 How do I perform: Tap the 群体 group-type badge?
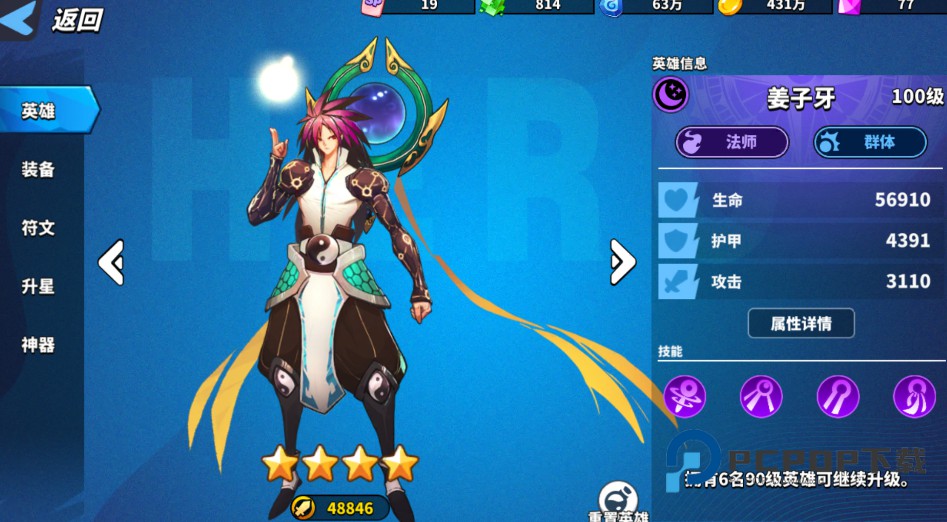[870, 142]
